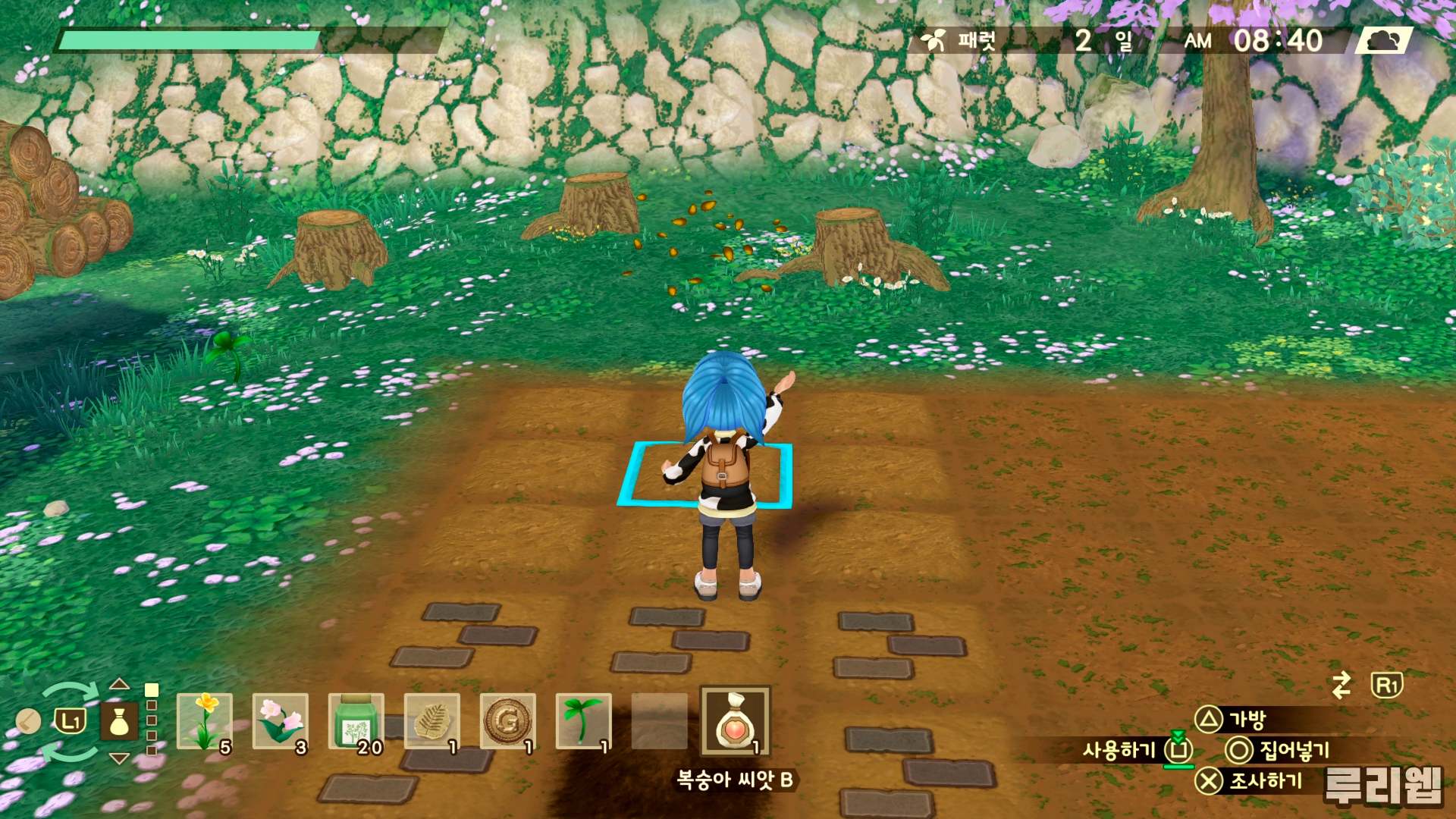Select the peach seed bag slot
Image resolution: width=1456 pixels, height=819 pixels.
click(x=735, y=722)
